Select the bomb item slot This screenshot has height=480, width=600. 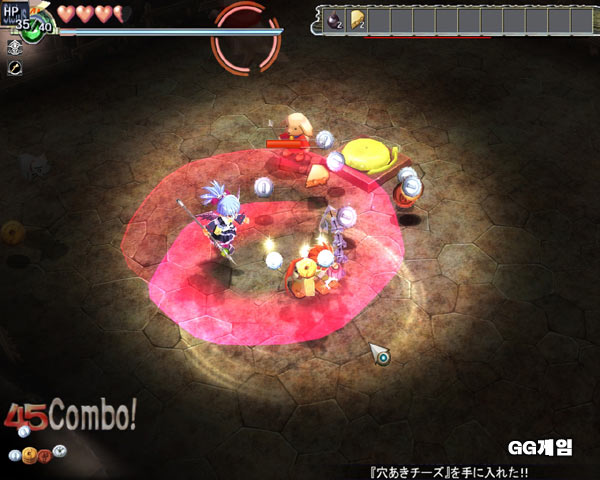[x=334, y=20]
